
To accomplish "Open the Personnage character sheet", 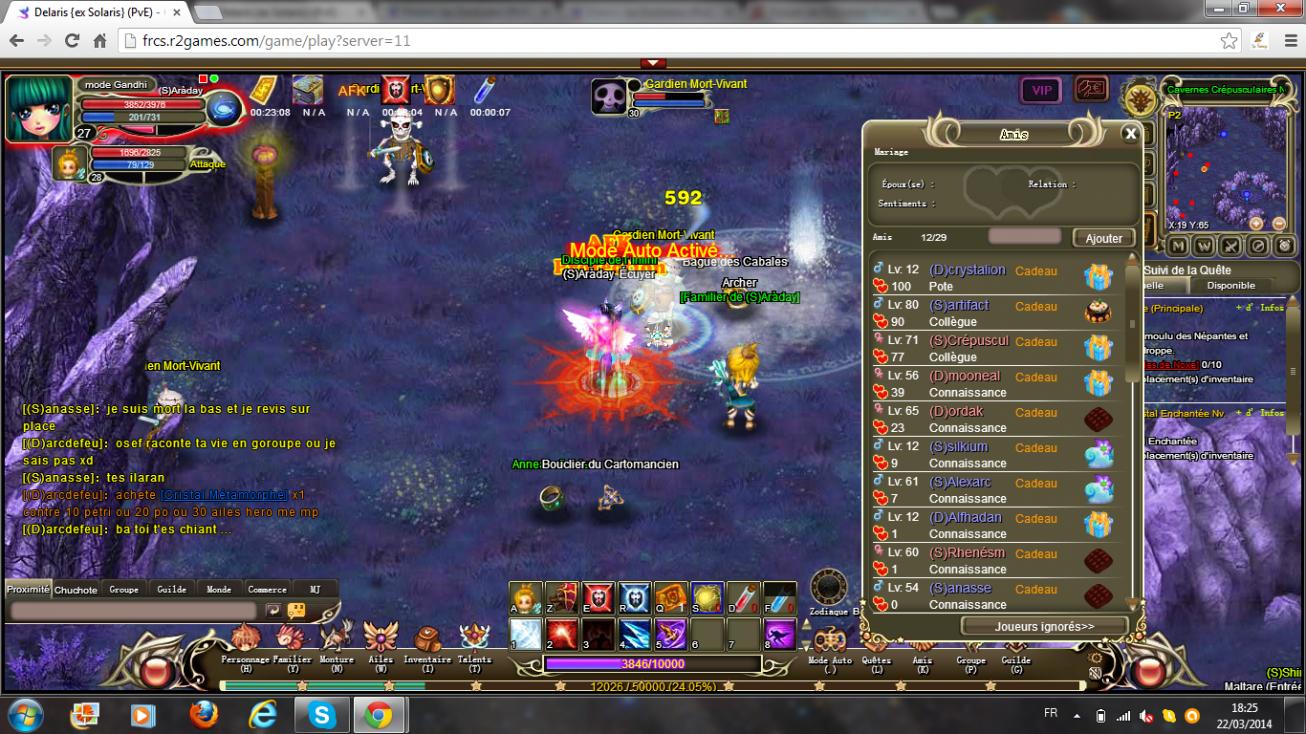I will [x=245, y=641].
